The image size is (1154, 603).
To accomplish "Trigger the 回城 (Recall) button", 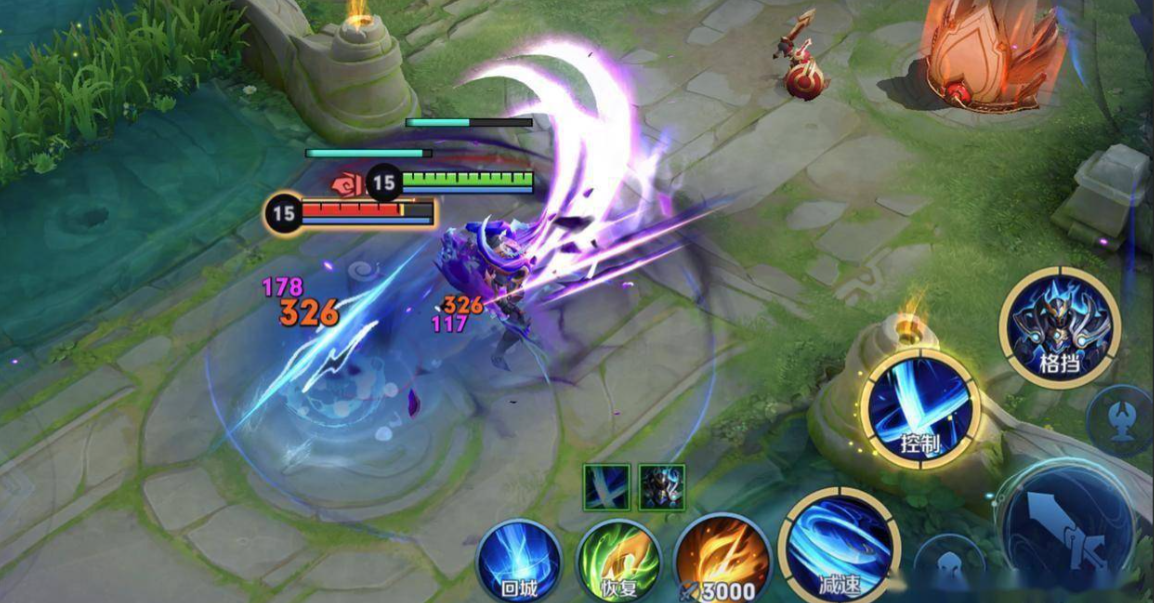I will [x=518, y=562].
